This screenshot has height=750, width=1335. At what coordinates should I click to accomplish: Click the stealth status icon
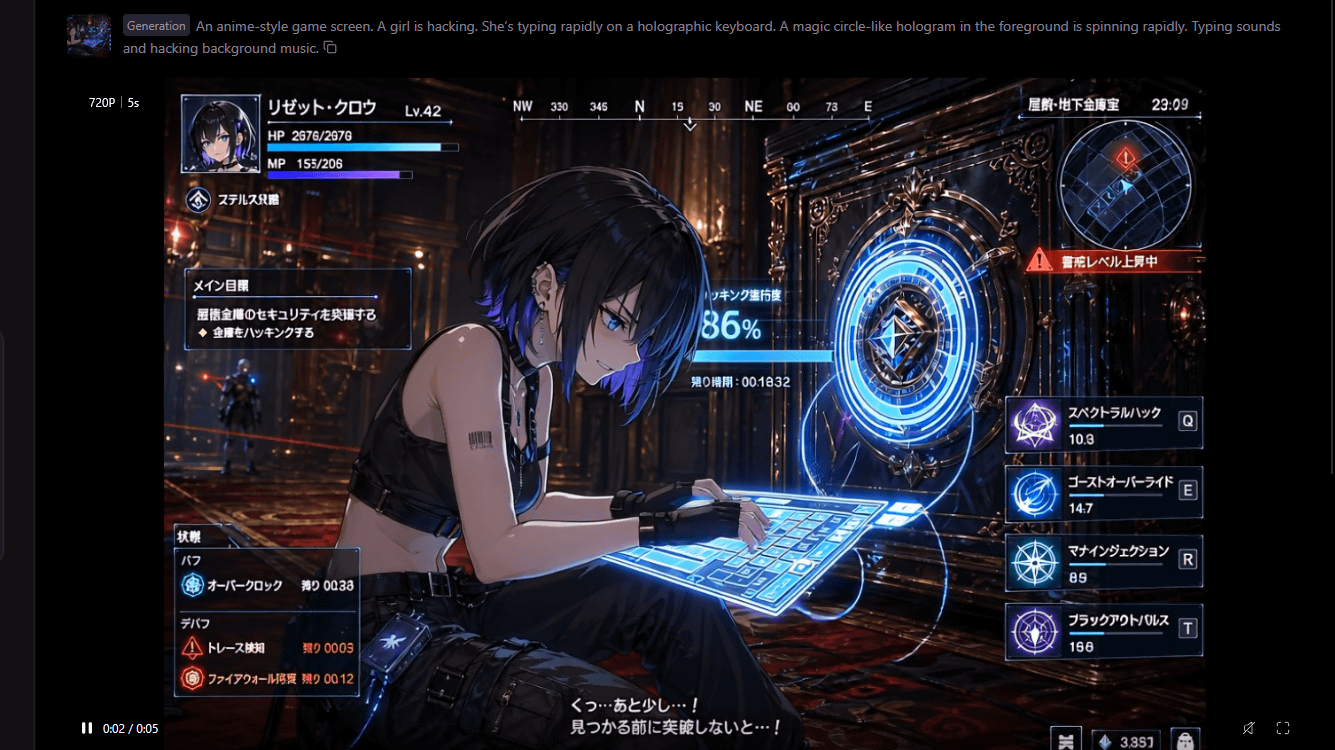(x=200, y=200)
